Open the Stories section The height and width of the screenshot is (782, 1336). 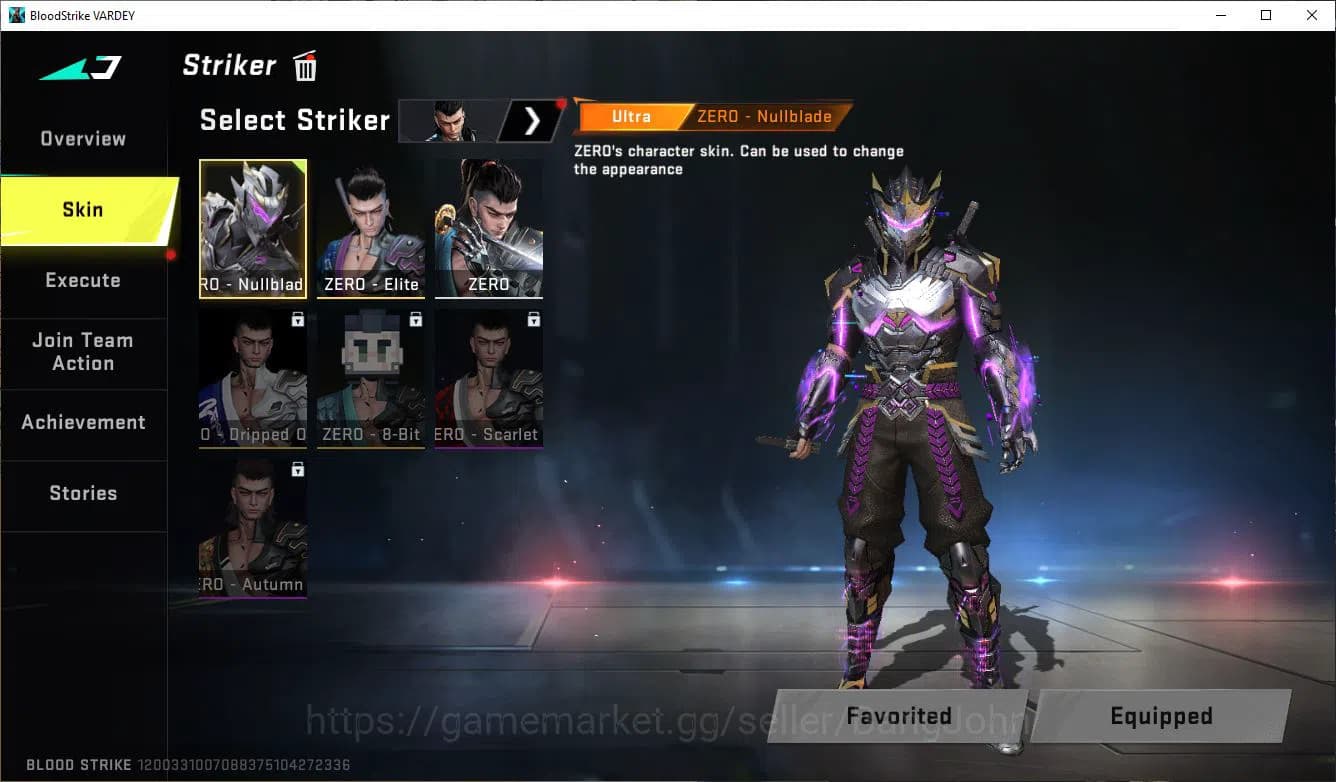pyautogui.click(x=83, y=492)
